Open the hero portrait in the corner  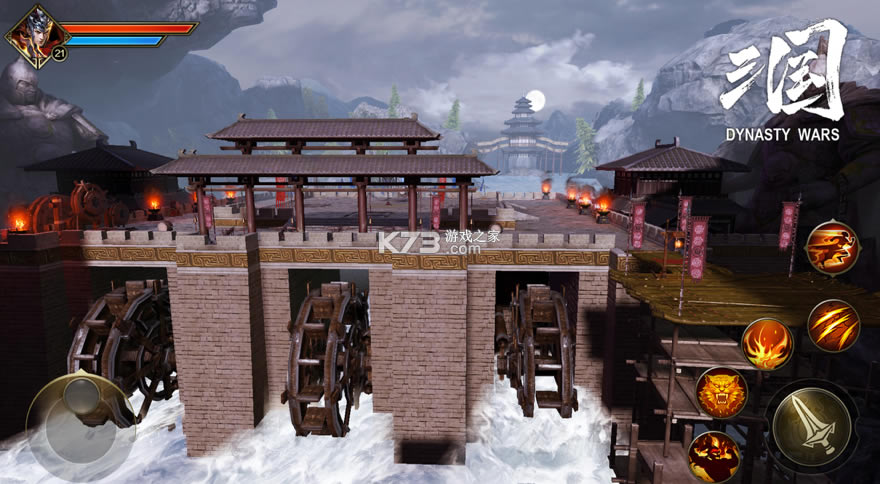[32, 34]
